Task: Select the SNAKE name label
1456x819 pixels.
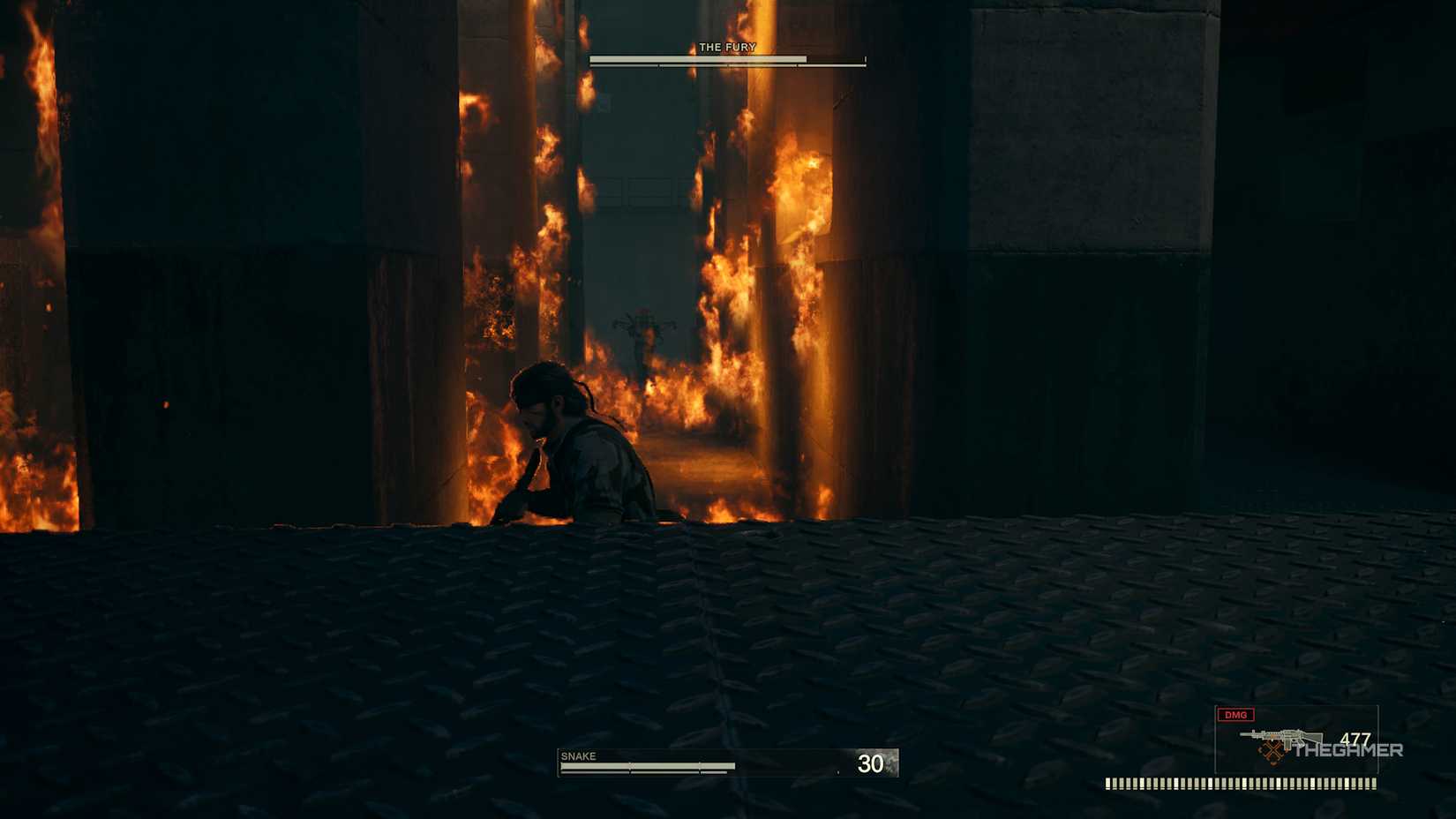Action: (578, 756)
